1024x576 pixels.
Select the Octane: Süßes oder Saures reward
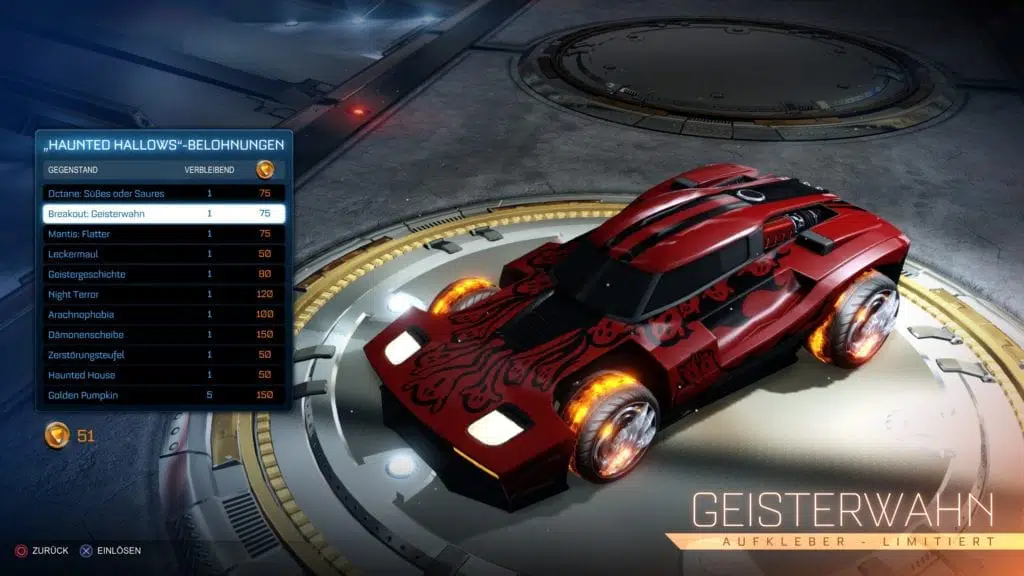pyautogui.click(x=164, y=193)
